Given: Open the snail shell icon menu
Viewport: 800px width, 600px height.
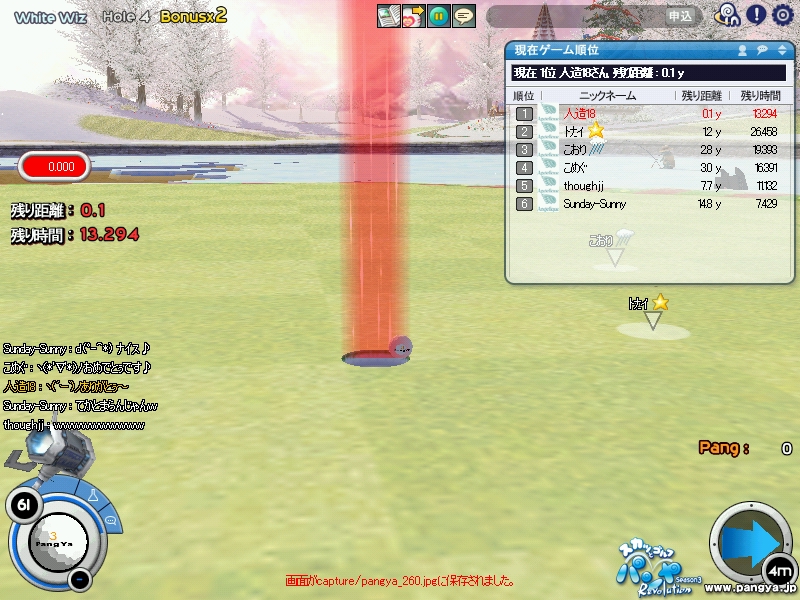Looking at the screenshot, I should [727, 15].
